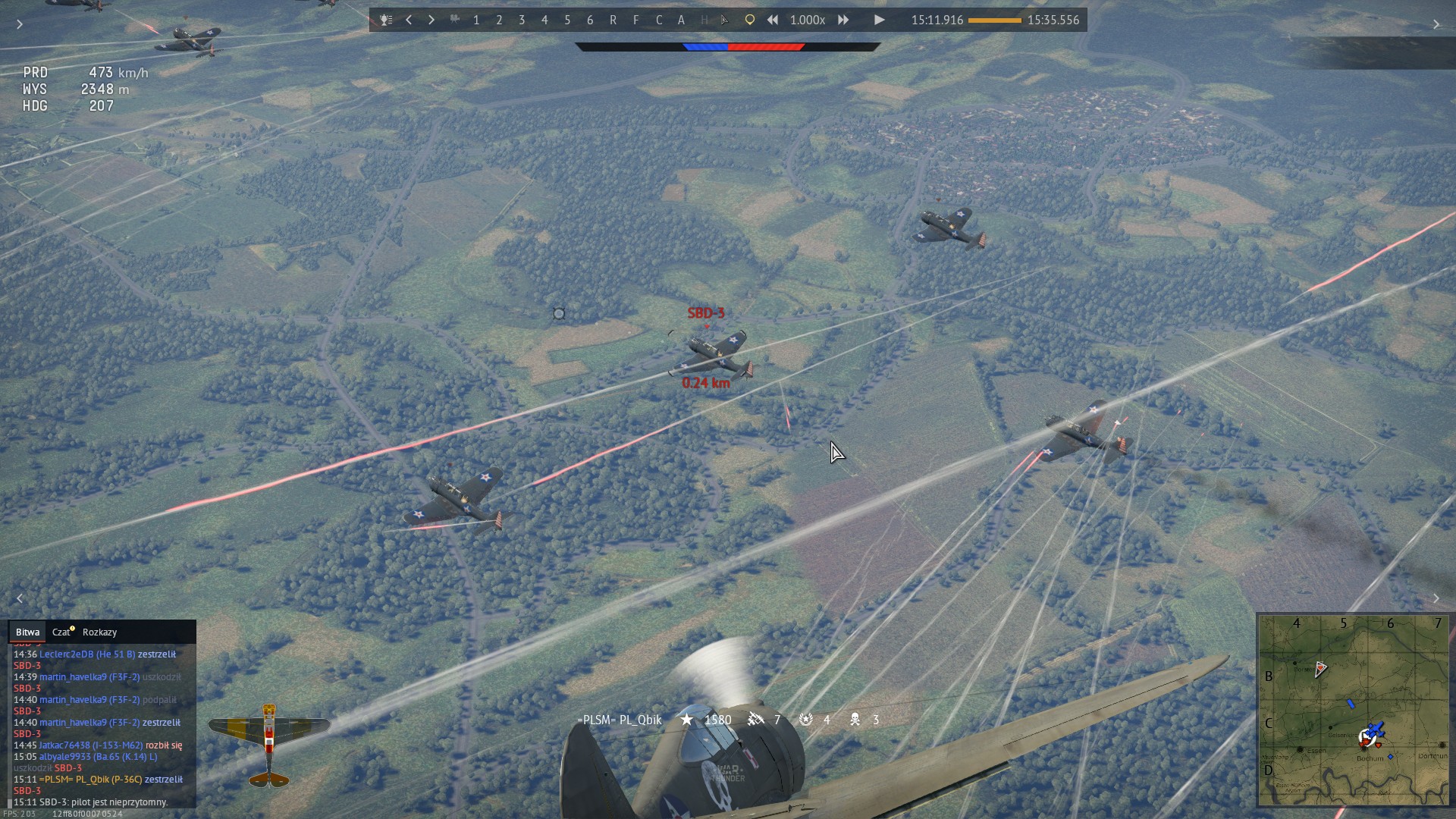Choose the C camera mode
This screenshot has height=819, width=1456.
pos(658,20)
